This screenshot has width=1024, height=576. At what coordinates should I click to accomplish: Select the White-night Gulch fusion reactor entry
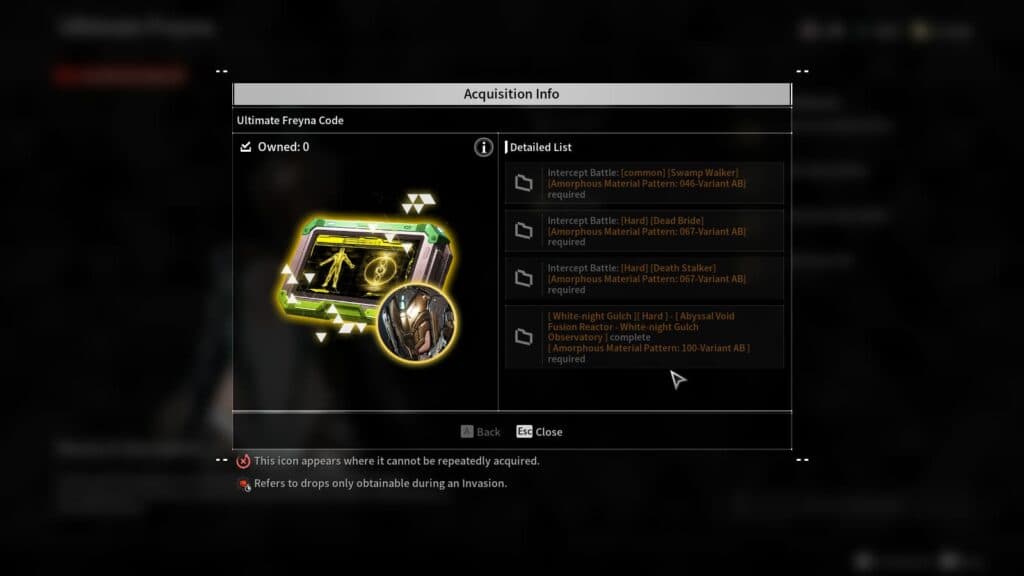(x=644, y=337)
